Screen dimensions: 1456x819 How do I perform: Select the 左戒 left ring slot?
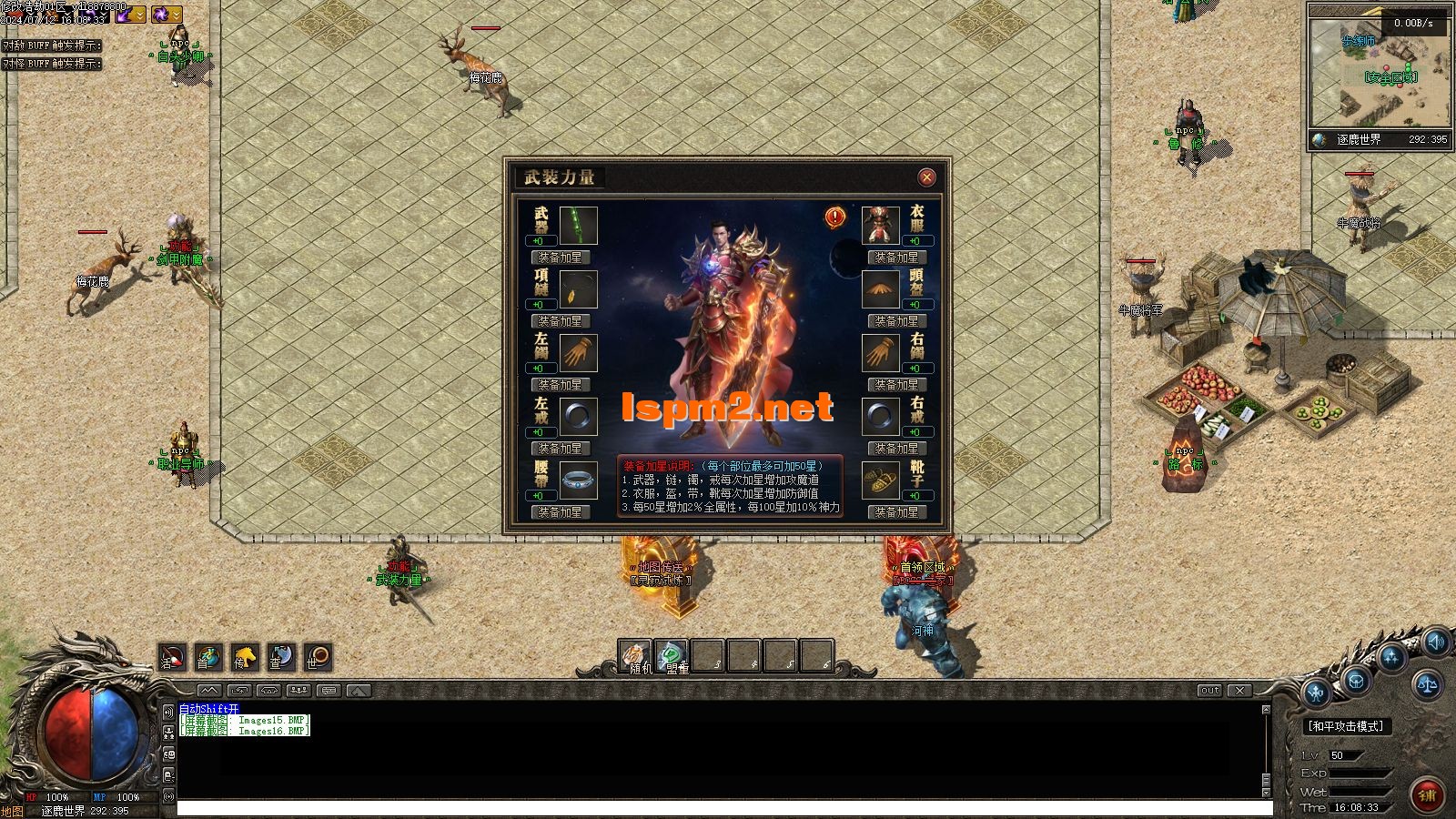click(578, 417)
